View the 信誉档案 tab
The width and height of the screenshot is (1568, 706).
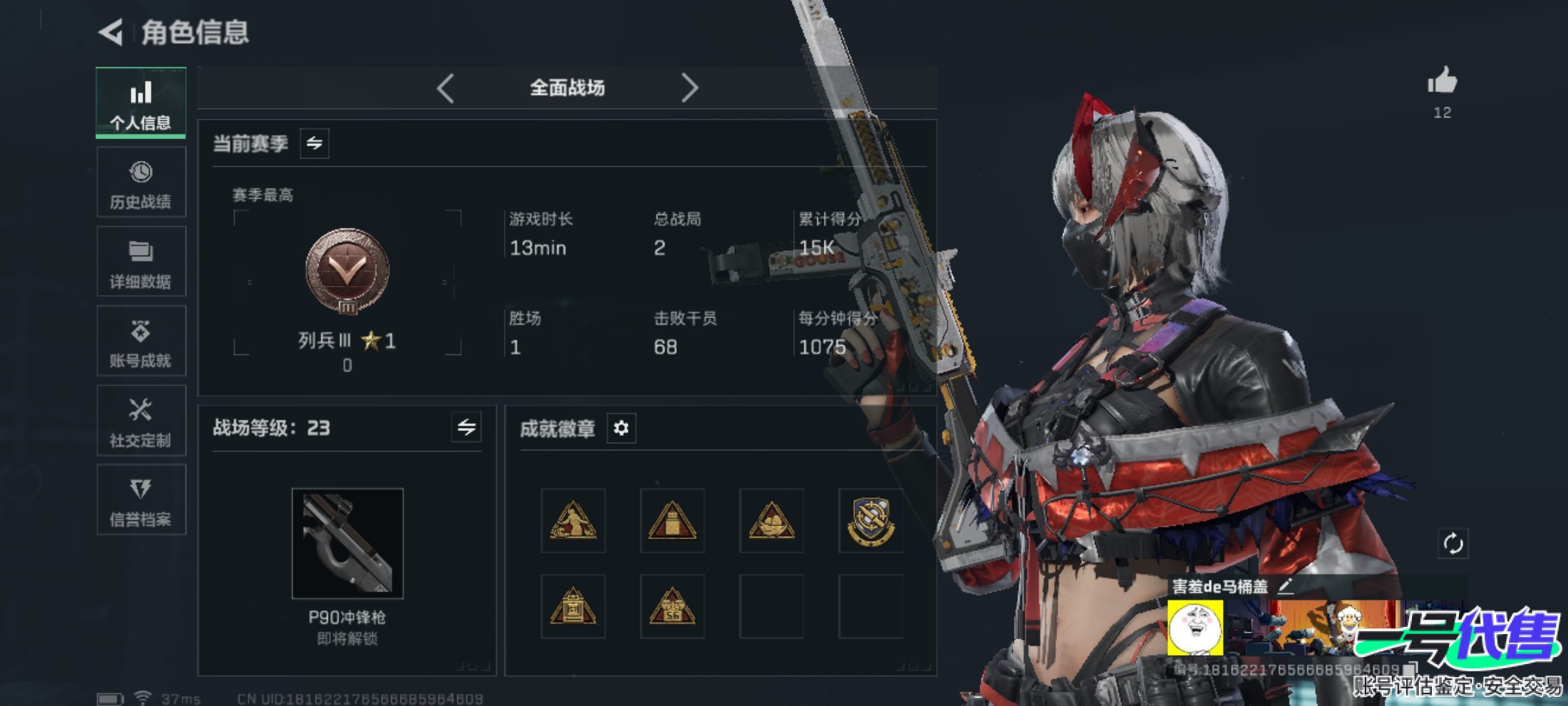pyautogui.click(x=140, y=500)
